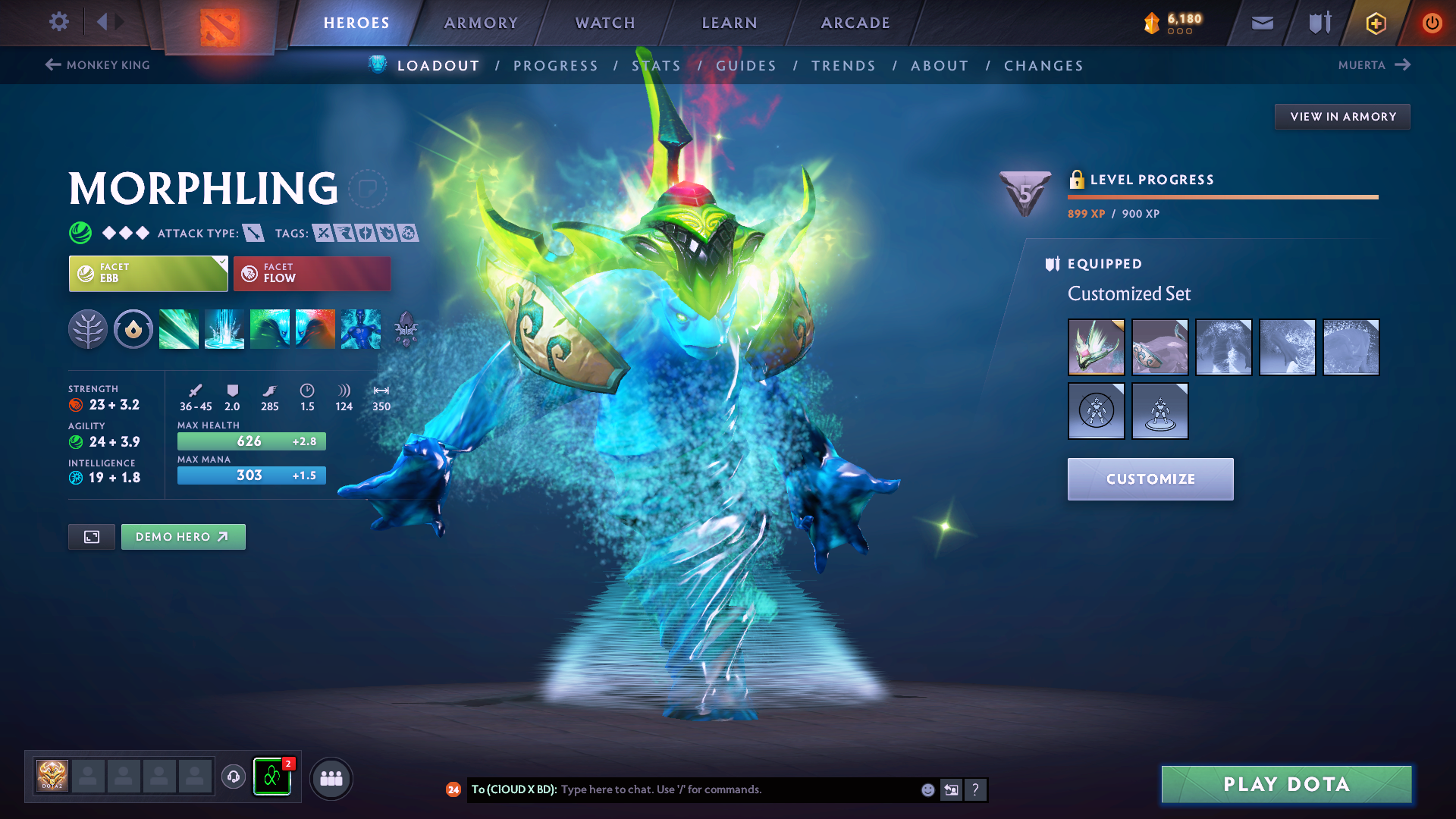Click the DEMO HERO button

(x=183, y=536)
